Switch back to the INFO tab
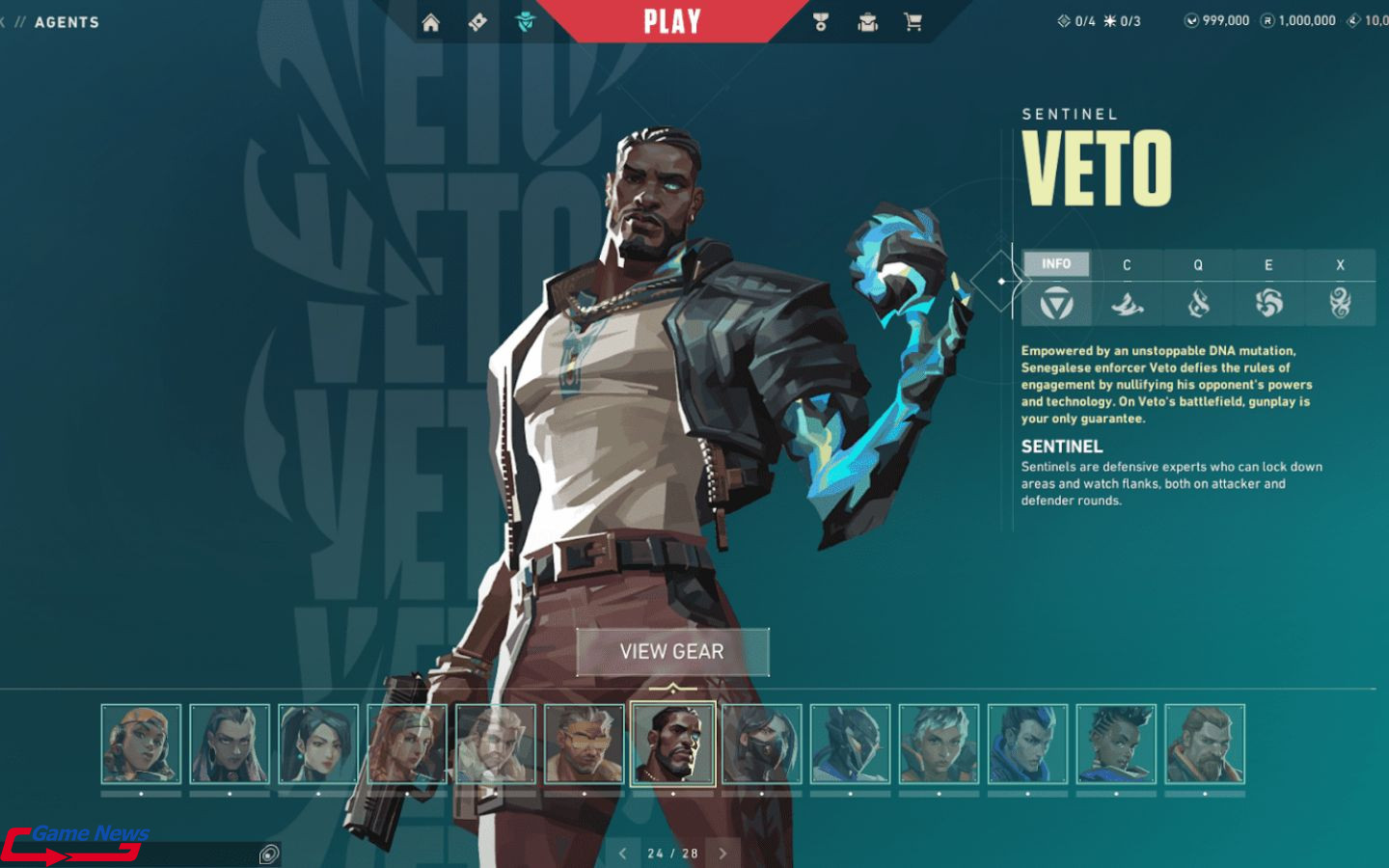 pos(1057,263)
